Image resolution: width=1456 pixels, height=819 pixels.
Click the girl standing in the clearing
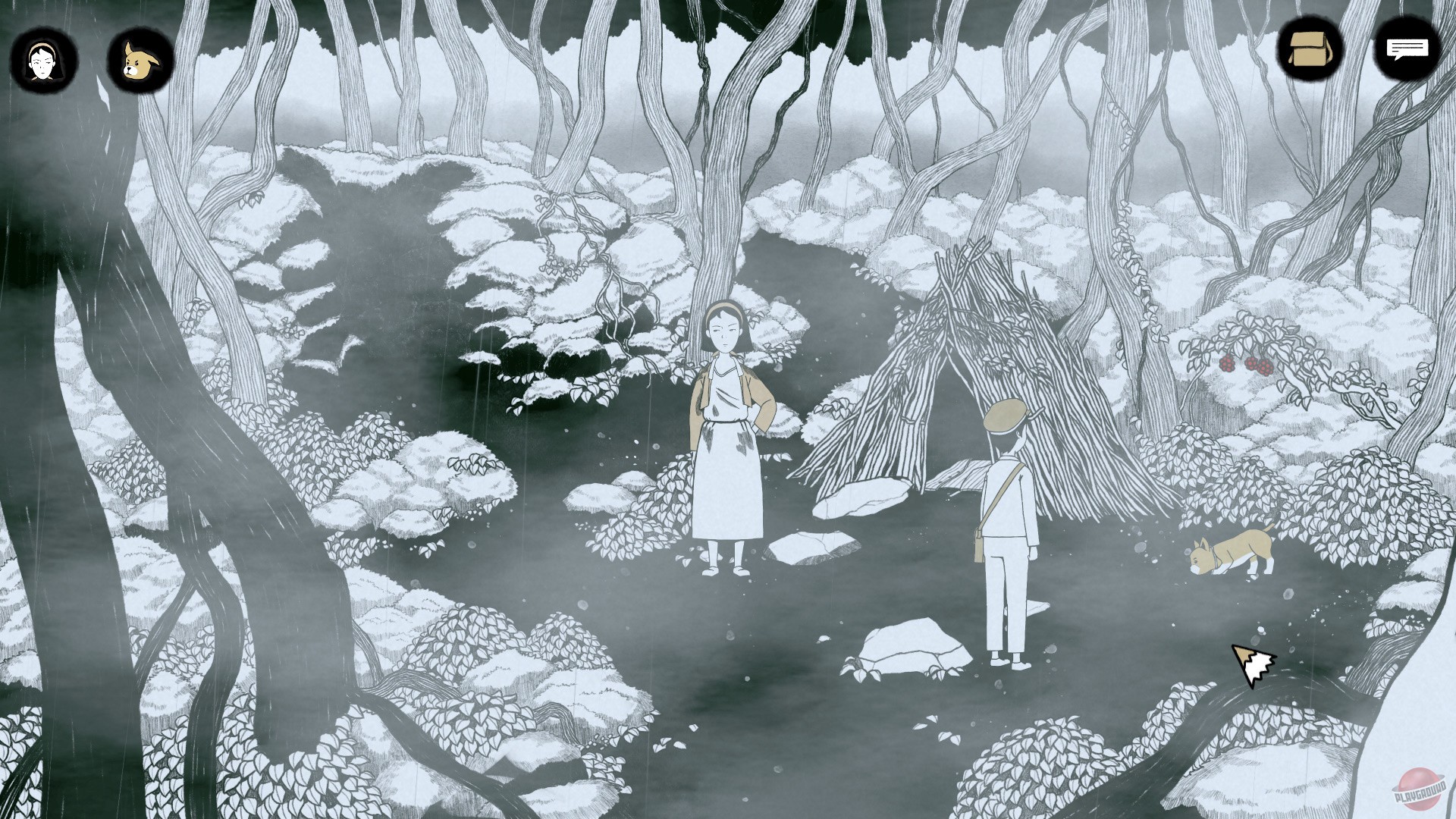click(730, 425)
